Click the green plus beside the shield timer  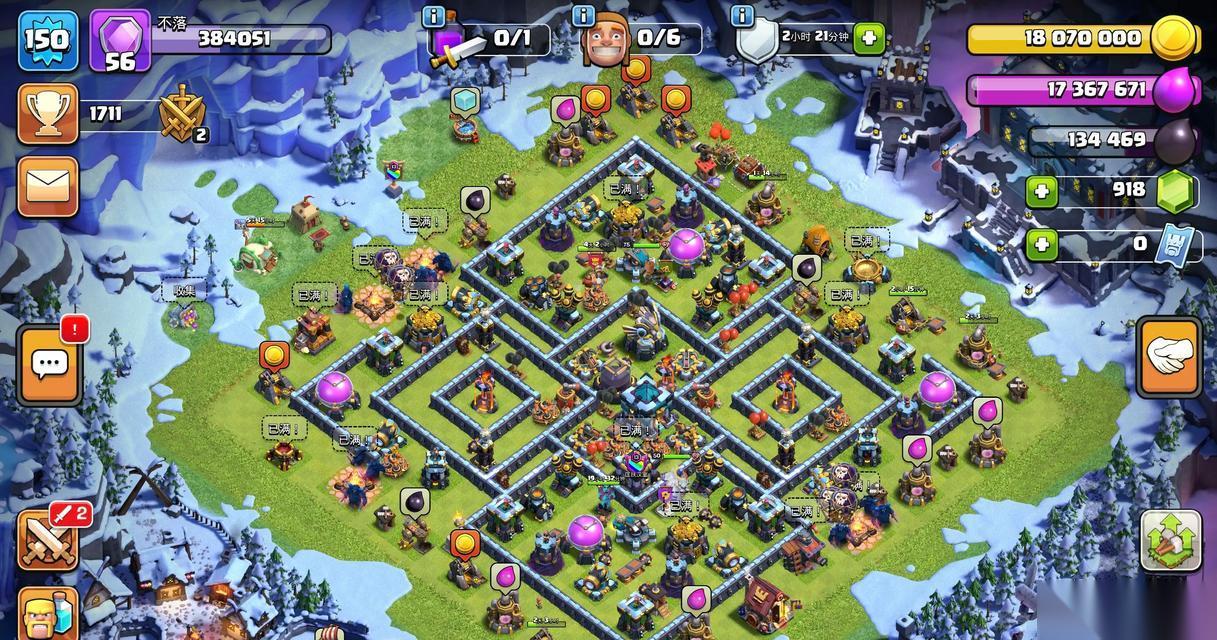pyautogui.click(x=869, y=39)
